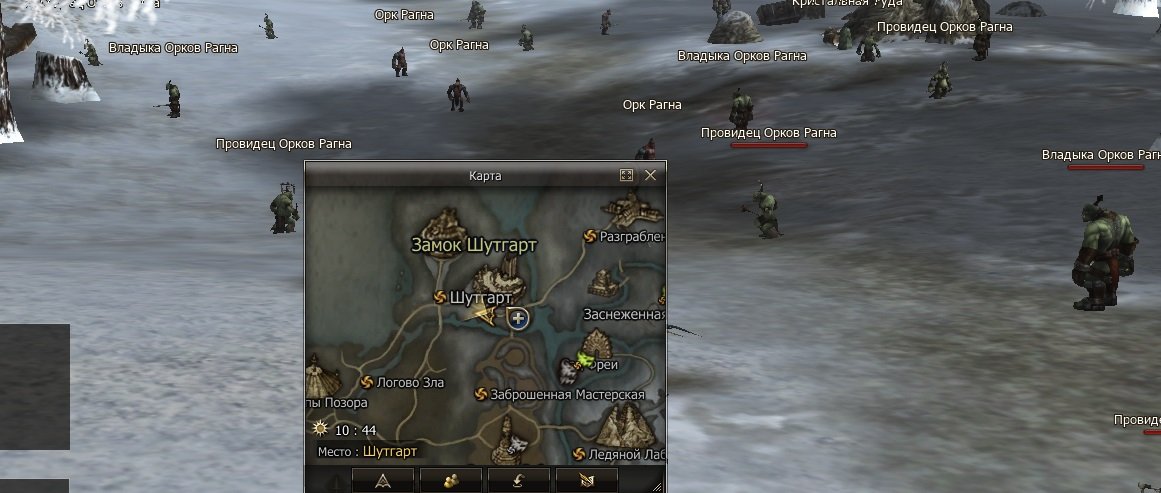The width and height of the screenshot is (1161, 493).
Task: Select the Ледяной Лабиринт marker
Action: pos(579,454)
